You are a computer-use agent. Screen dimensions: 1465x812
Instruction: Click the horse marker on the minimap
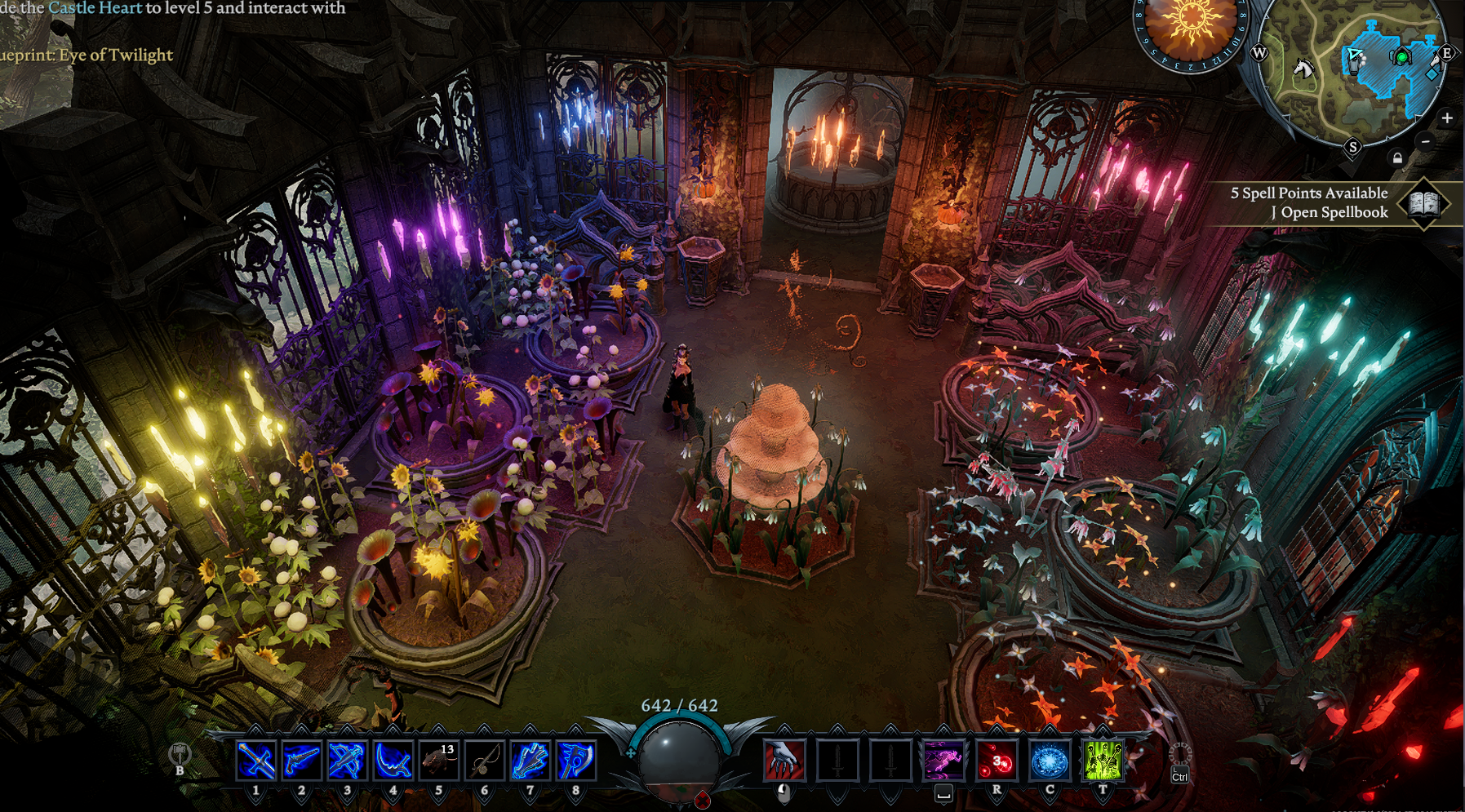pos(1303,69)
